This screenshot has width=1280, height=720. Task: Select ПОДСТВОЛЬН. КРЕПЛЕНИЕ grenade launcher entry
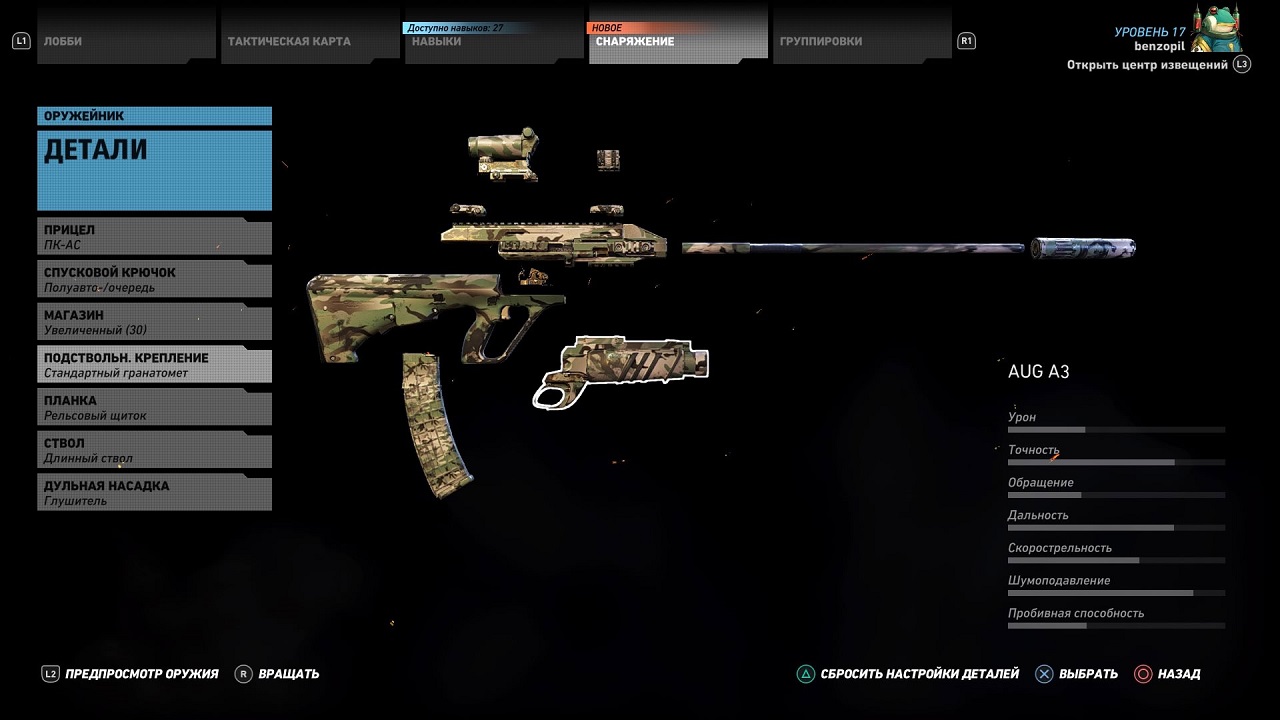tap(155, 365)
